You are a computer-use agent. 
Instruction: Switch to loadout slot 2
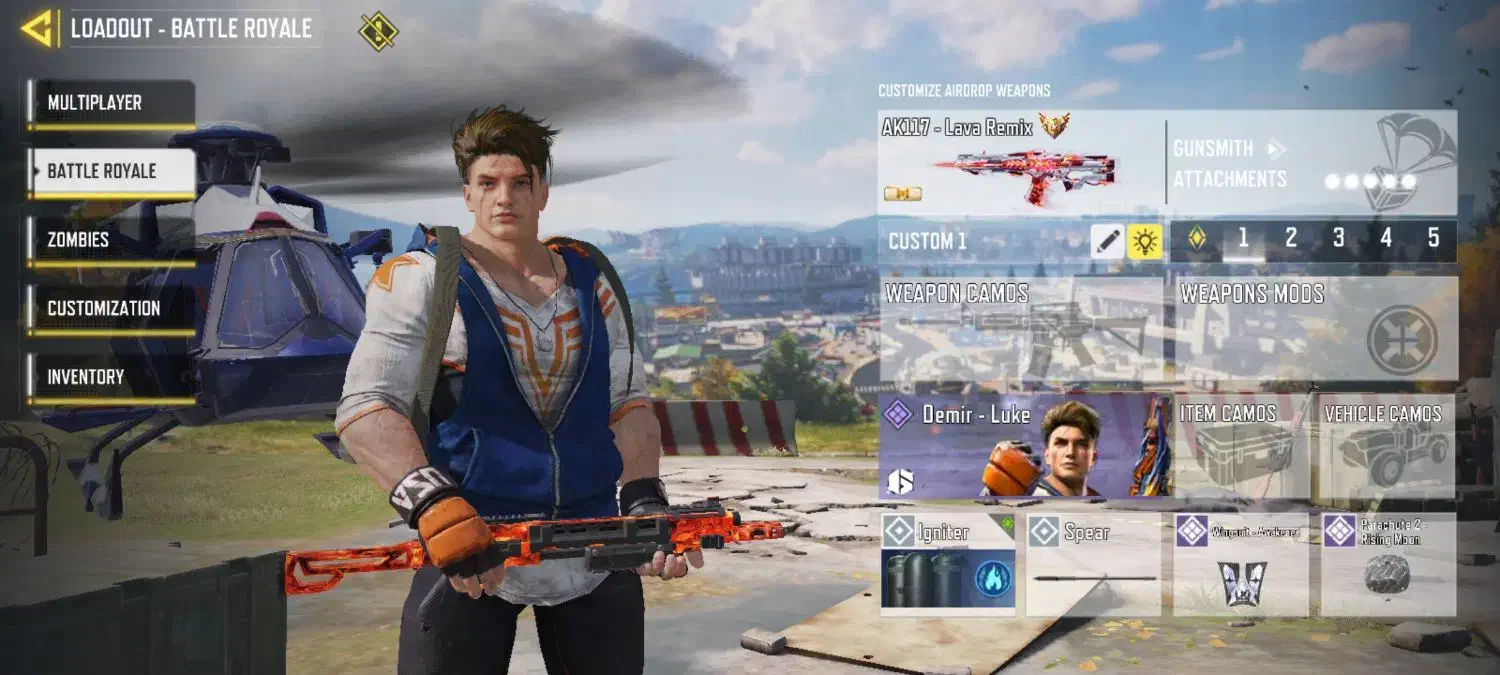1291,239
